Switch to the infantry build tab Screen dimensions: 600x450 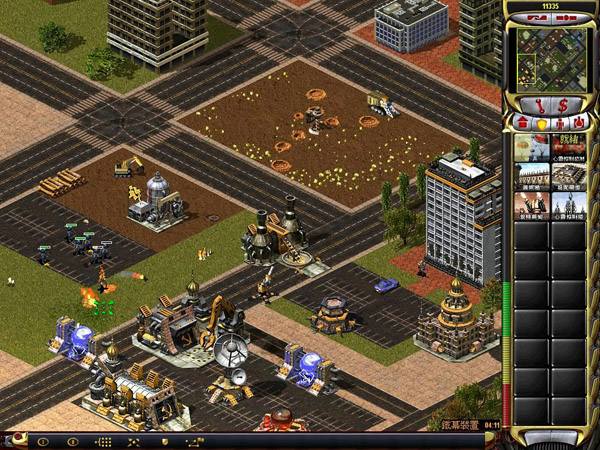point(560,122)
